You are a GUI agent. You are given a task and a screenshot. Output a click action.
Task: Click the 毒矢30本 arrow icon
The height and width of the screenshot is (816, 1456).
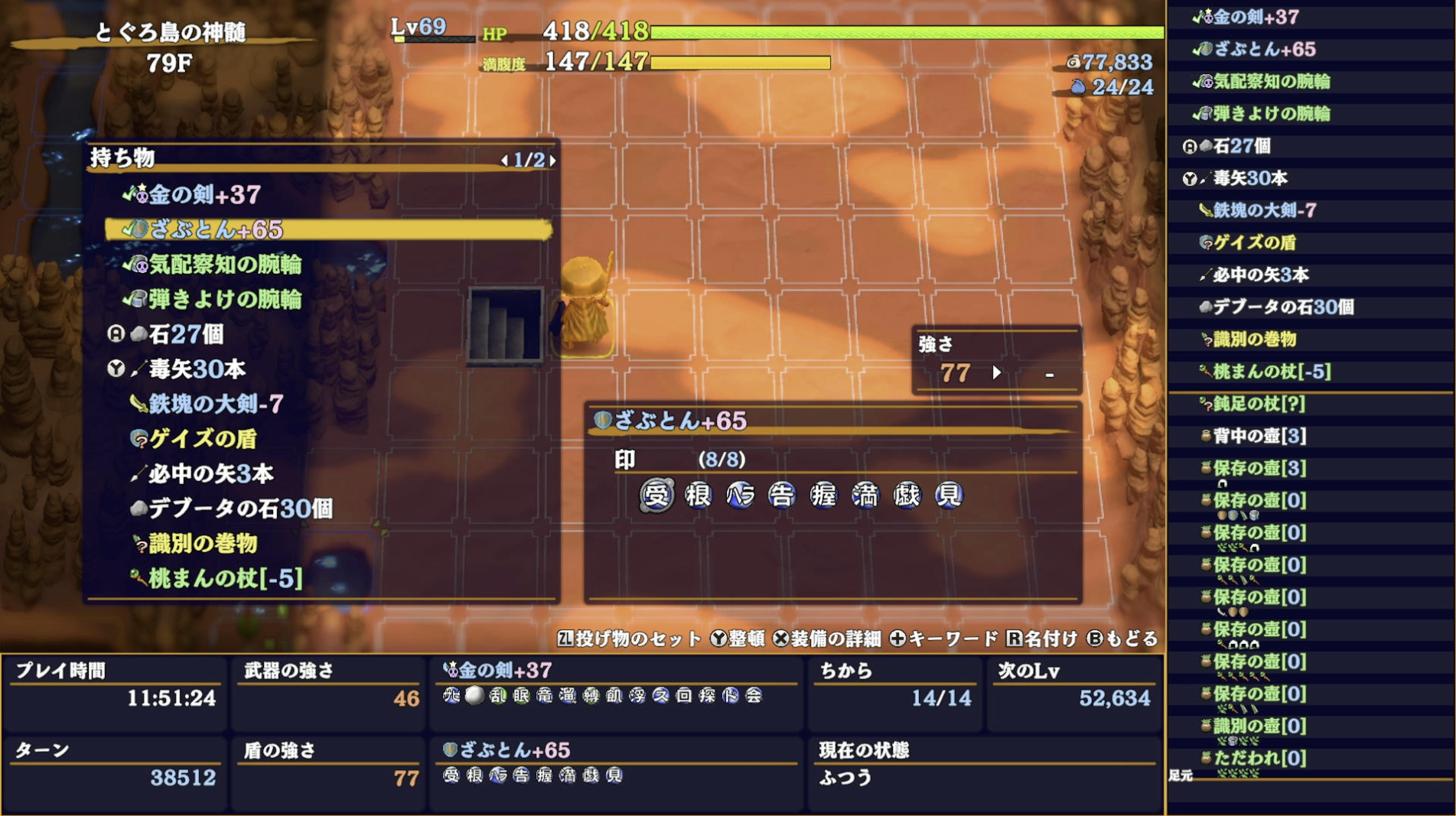coord(139,370)
